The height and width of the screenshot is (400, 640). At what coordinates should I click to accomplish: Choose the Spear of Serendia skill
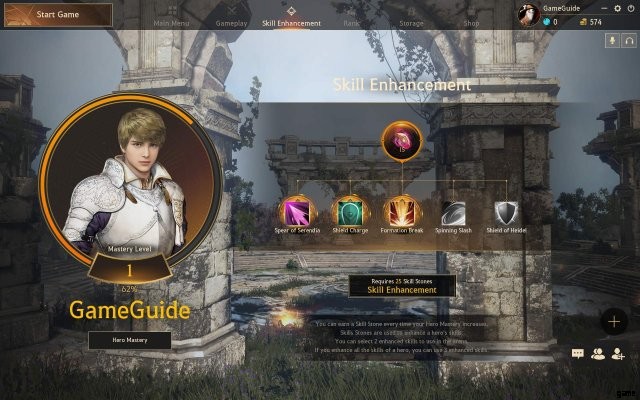pyautogui.click(x=297, y=211)
